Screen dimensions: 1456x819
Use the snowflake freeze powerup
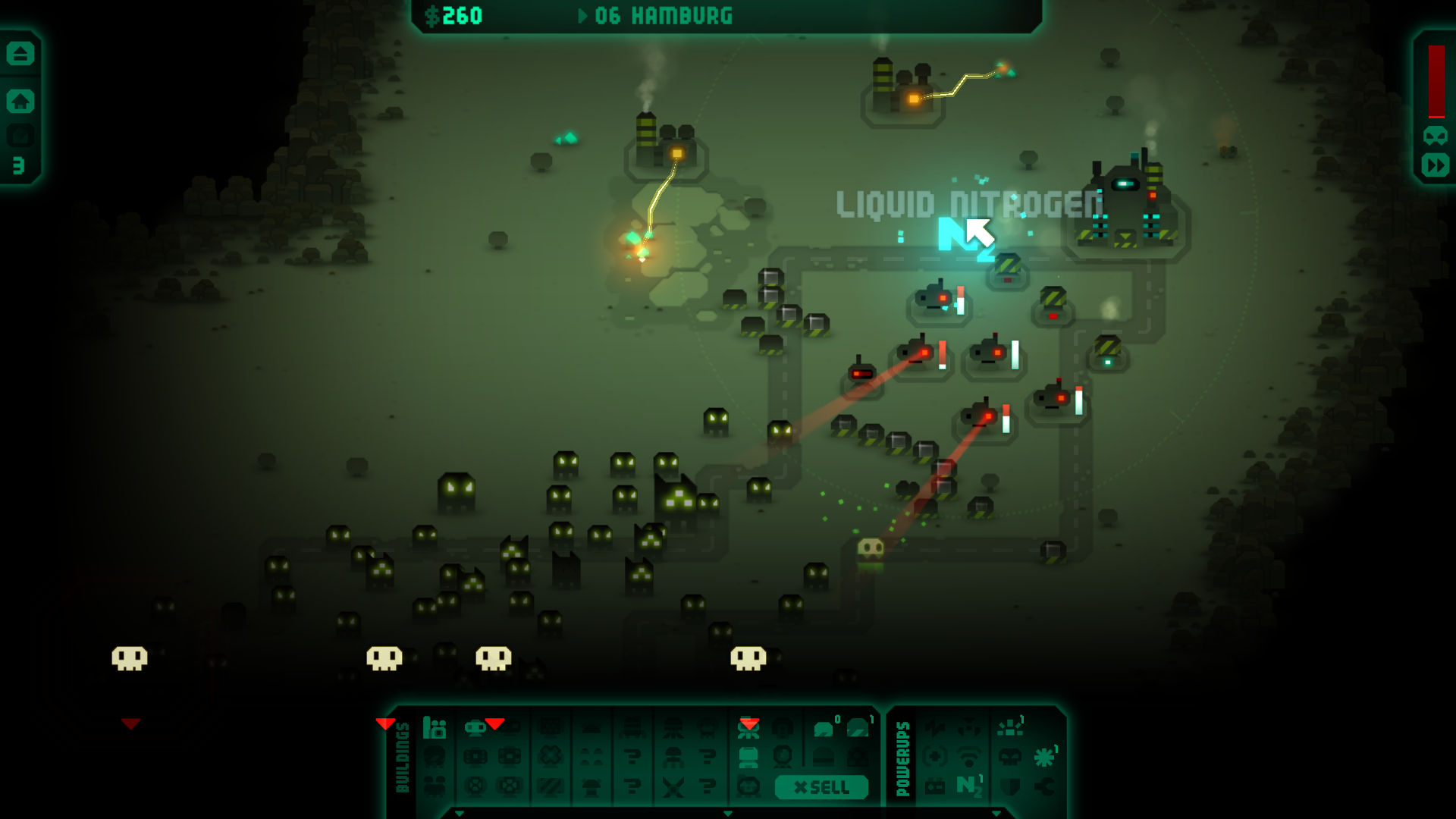[x=1045, y=756]
